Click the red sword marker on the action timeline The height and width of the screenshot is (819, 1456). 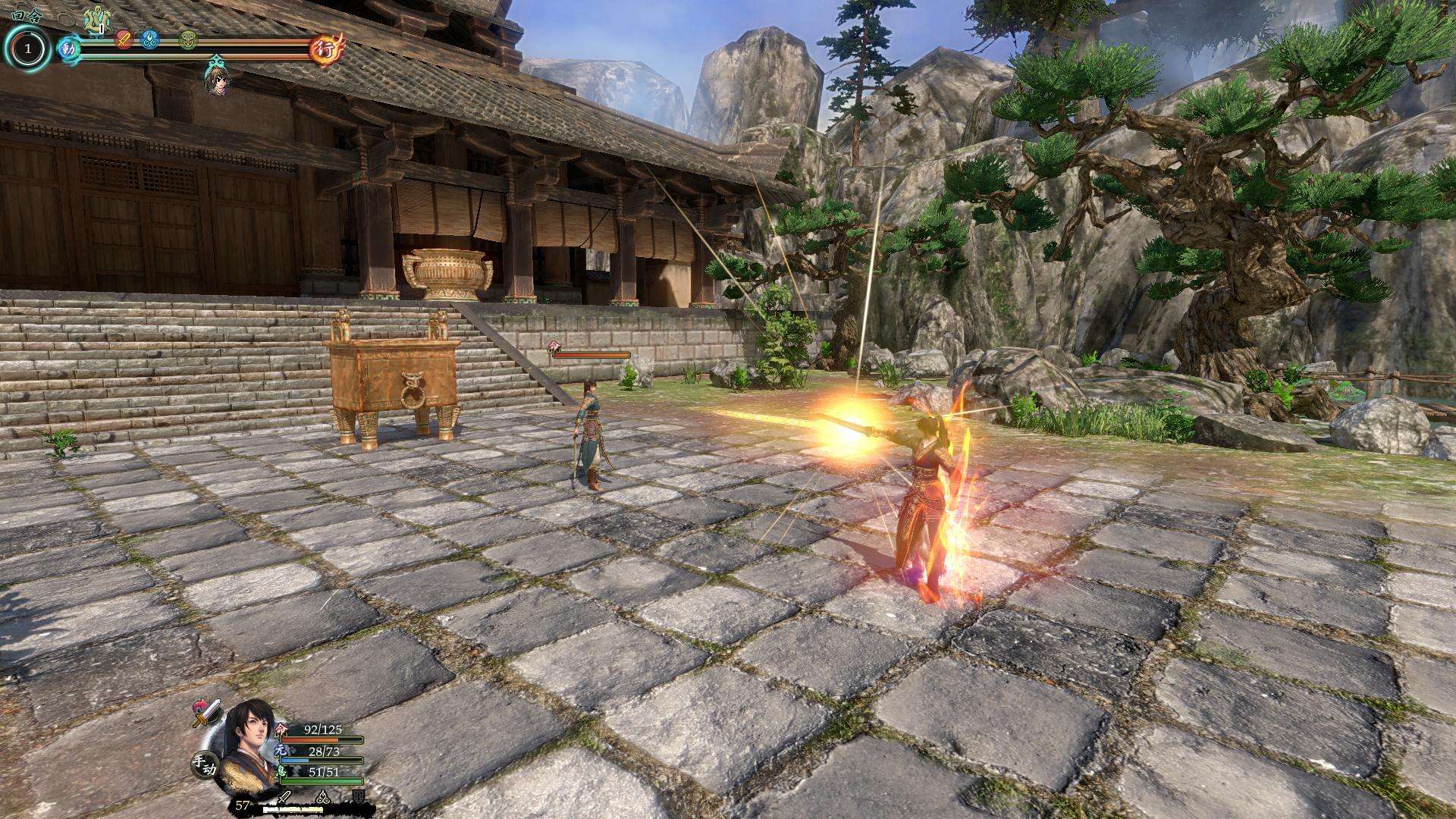pos(124,39)
